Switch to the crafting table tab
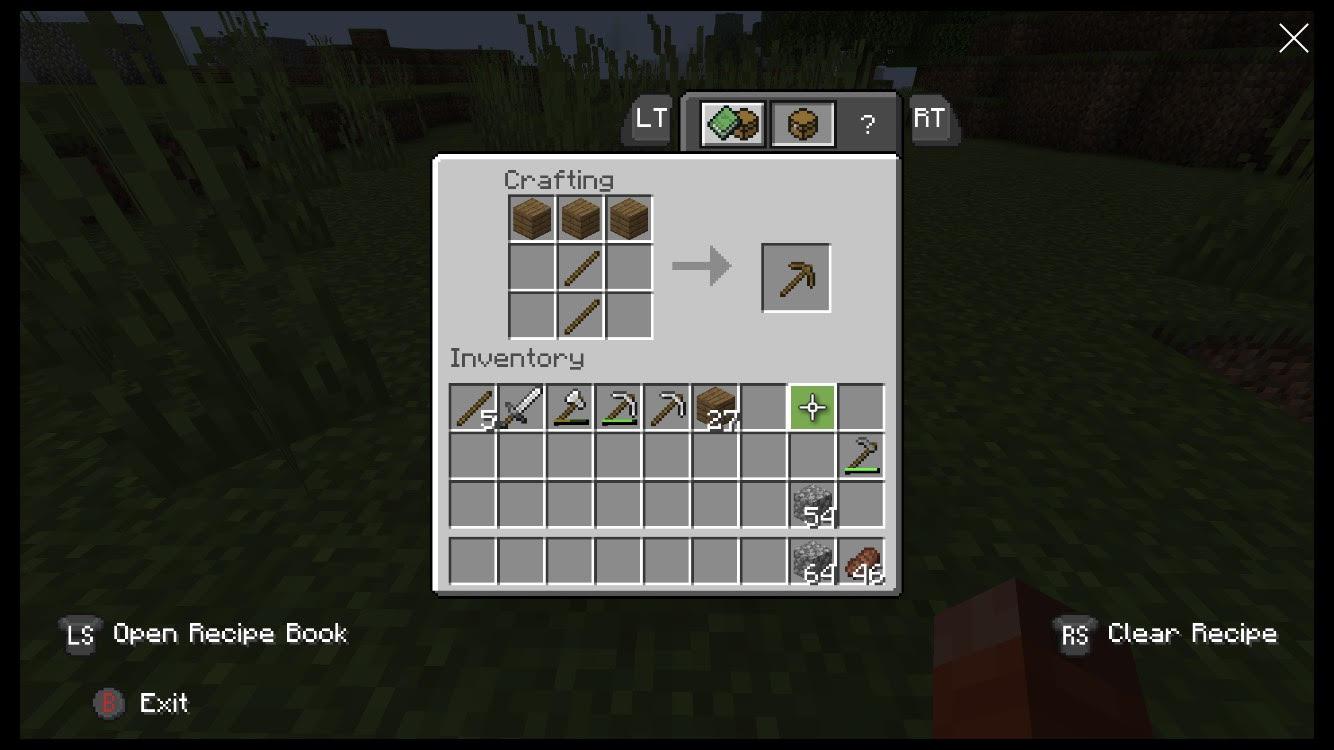 pyautogui.click(x=802, y=122)
